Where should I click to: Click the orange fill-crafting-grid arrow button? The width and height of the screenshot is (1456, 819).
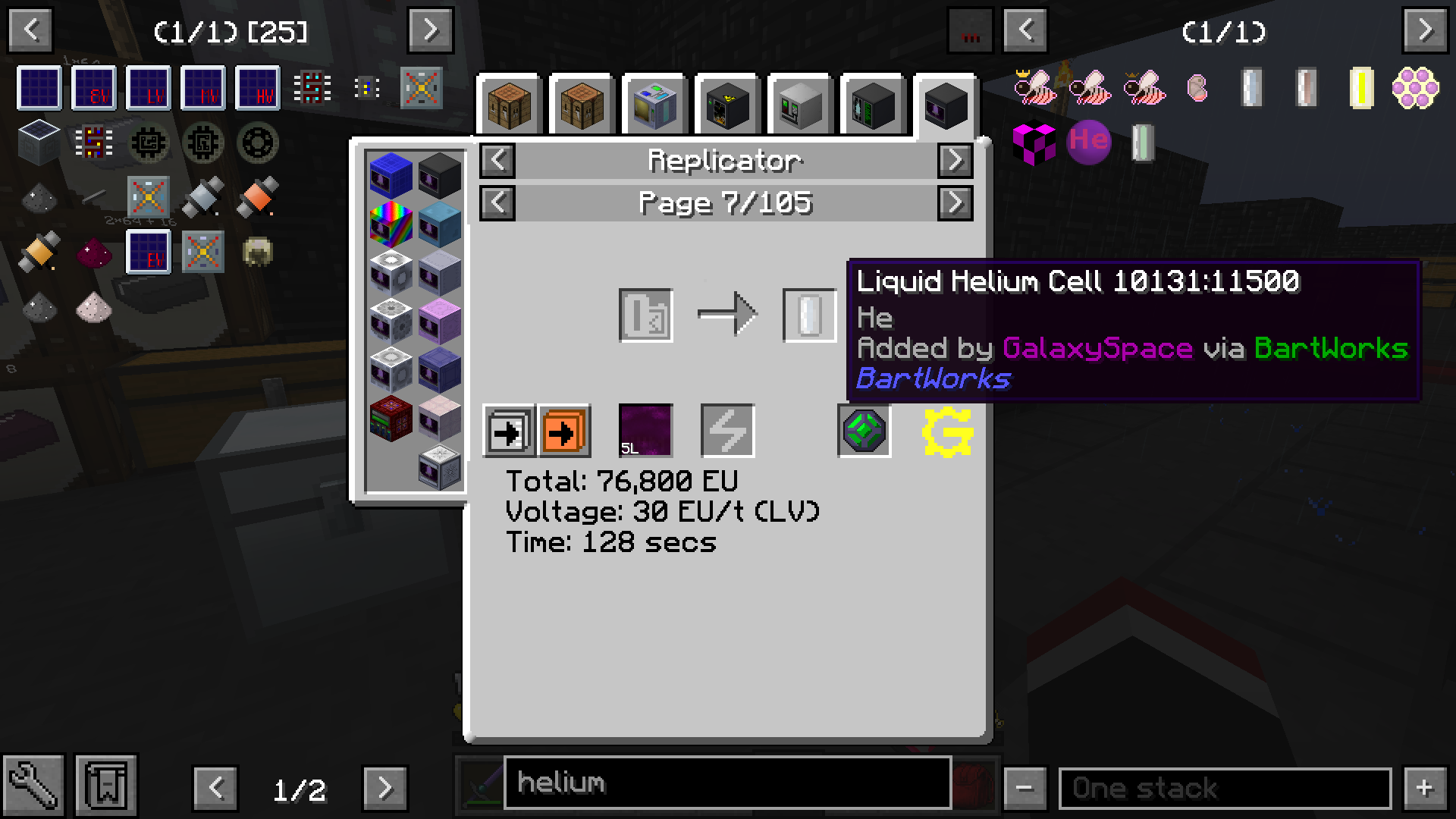click(x=564, y=431)
